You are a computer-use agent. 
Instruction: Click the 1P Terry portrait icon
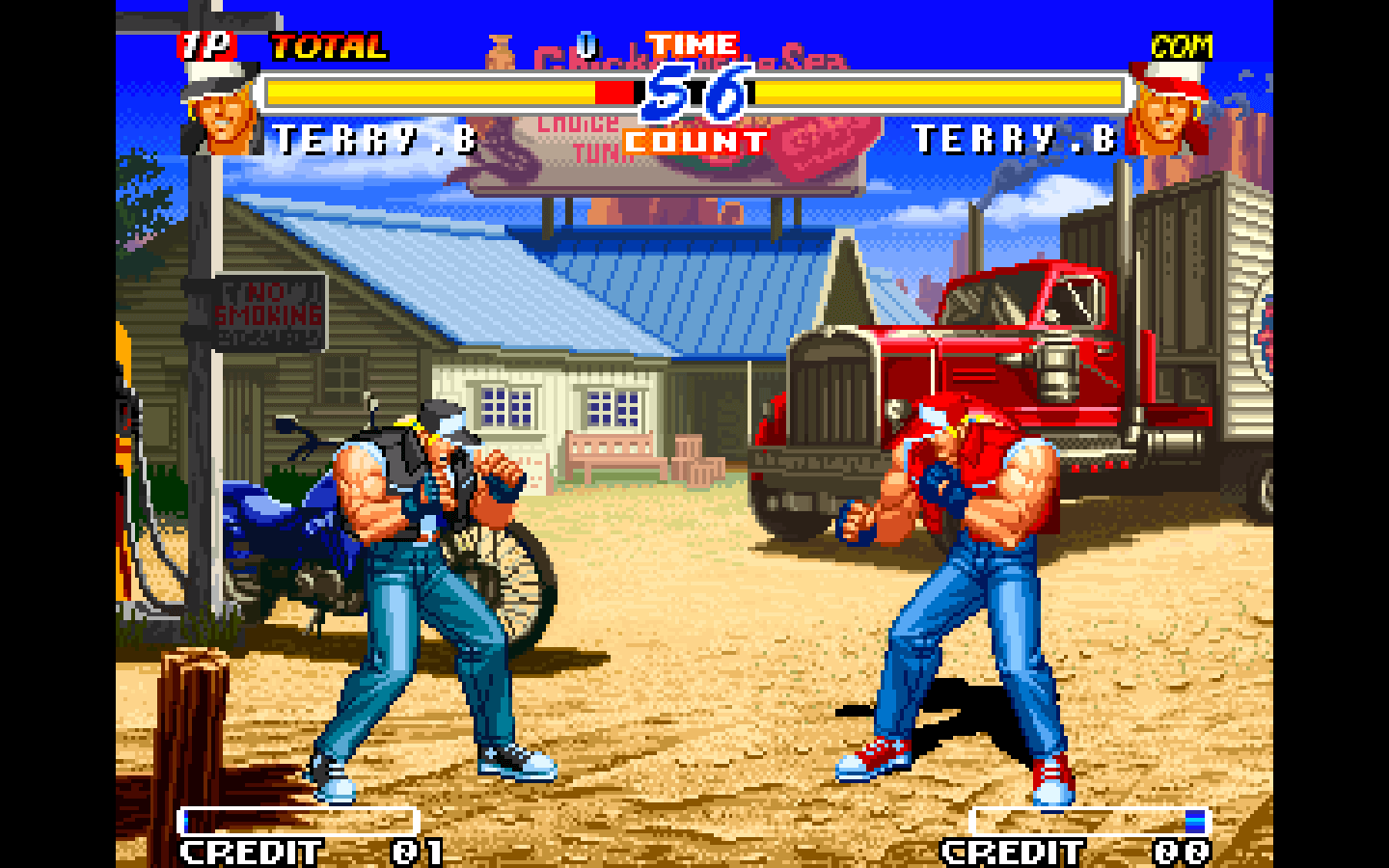click(221, 110)
